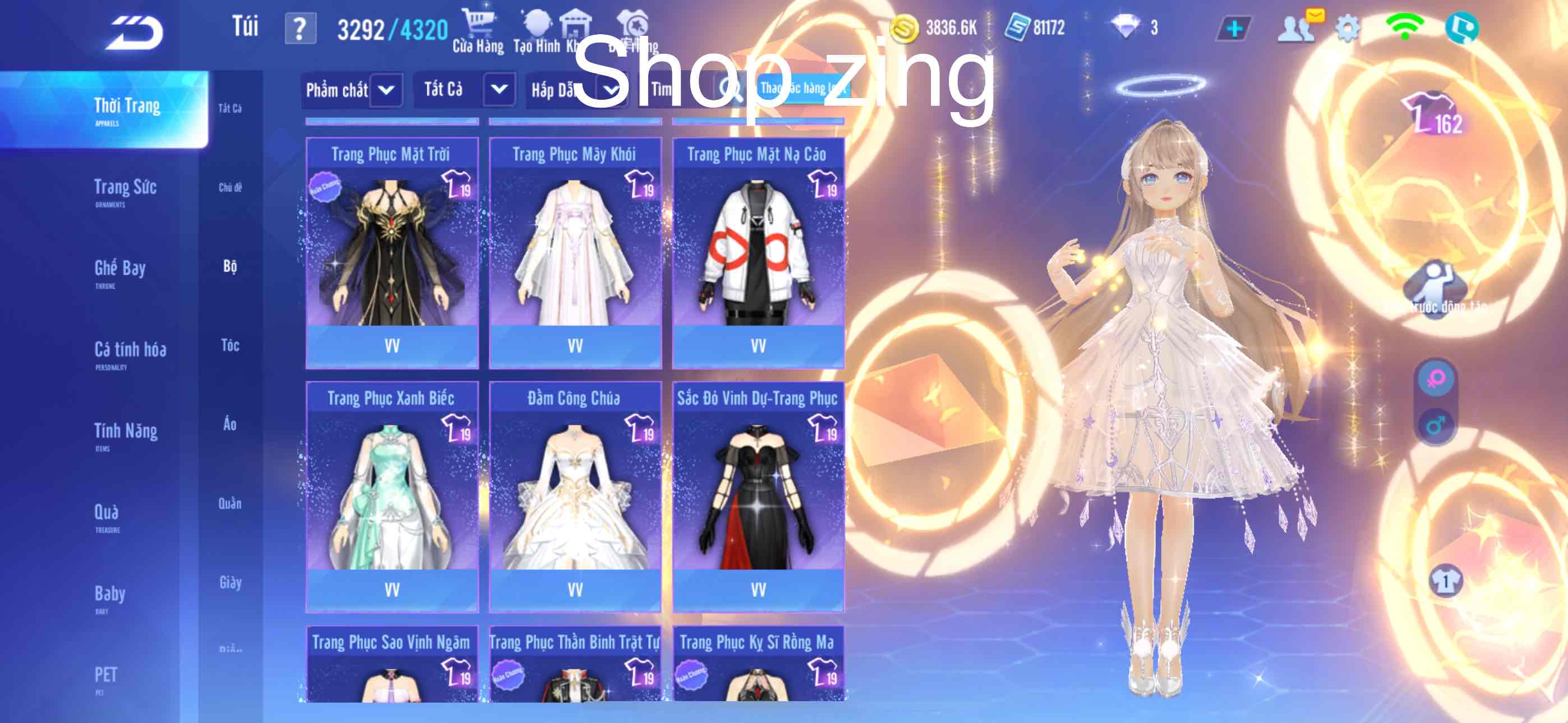Go back using the top-left arrow logo

coord(135,31)
